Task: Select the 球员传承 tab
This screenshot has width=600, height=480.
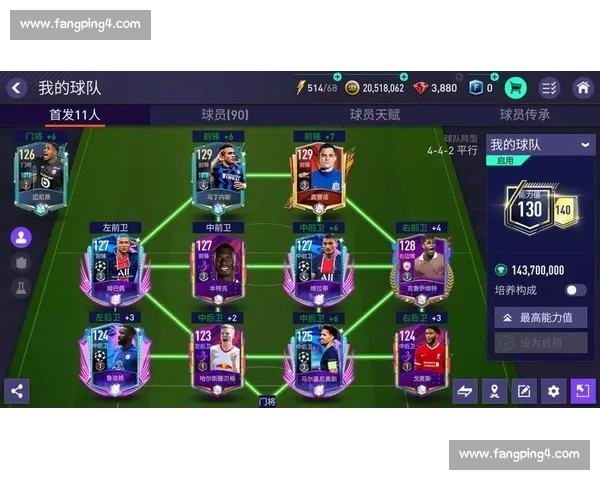Action: [525, 115]
